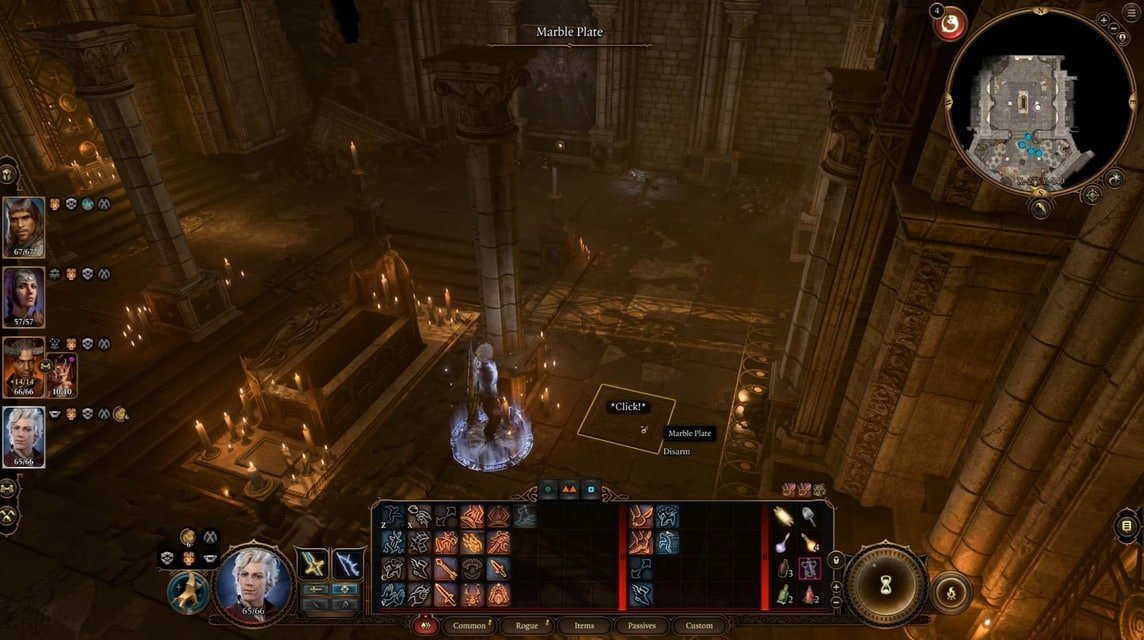The width and height of the screenshot is (1144, 640).
Task: Switch hotbar to the Common tab
Action: click(469, 626)
